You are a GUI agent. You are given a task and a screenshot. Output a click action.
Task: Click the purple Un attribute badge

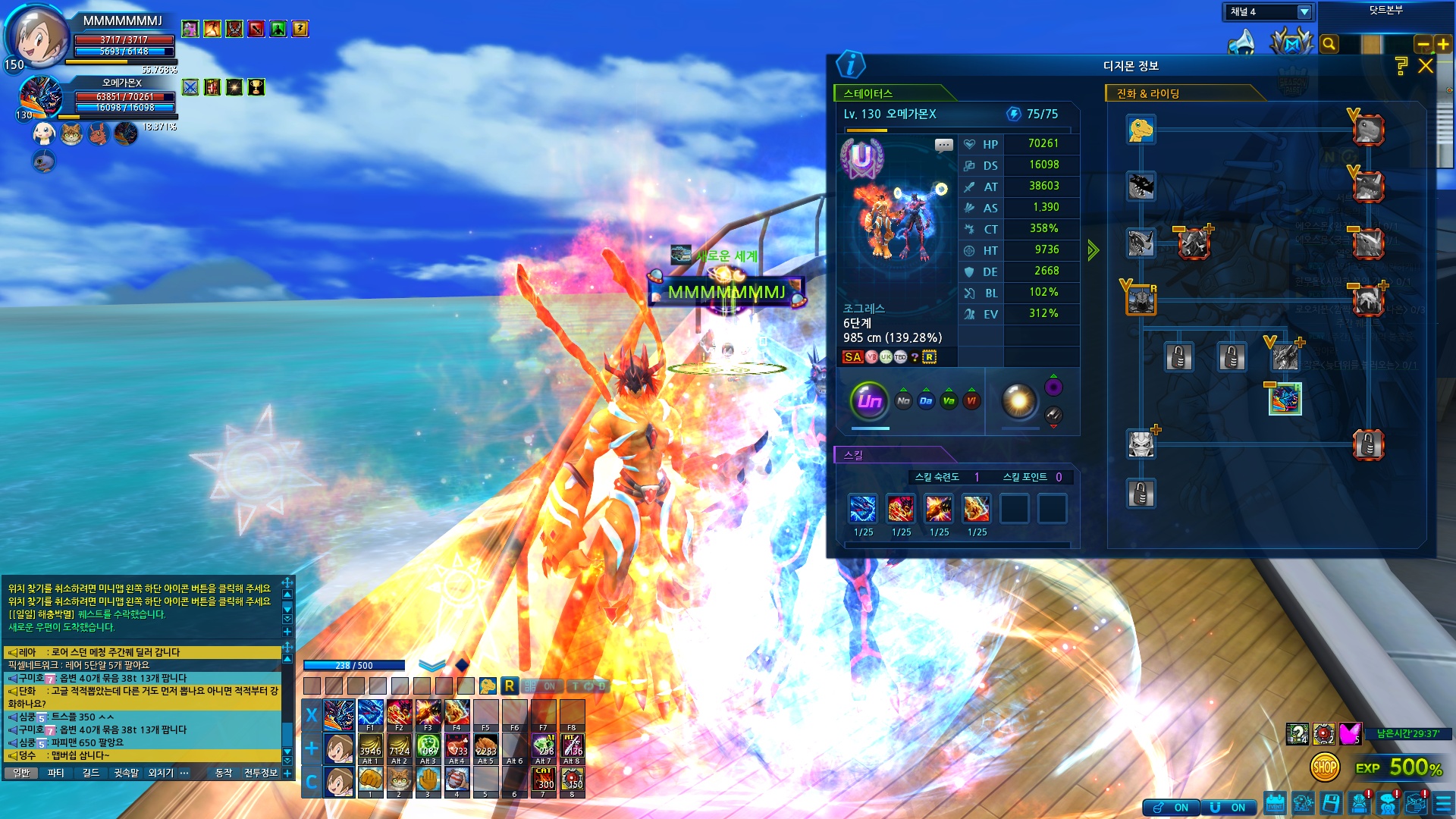[869, 400]
